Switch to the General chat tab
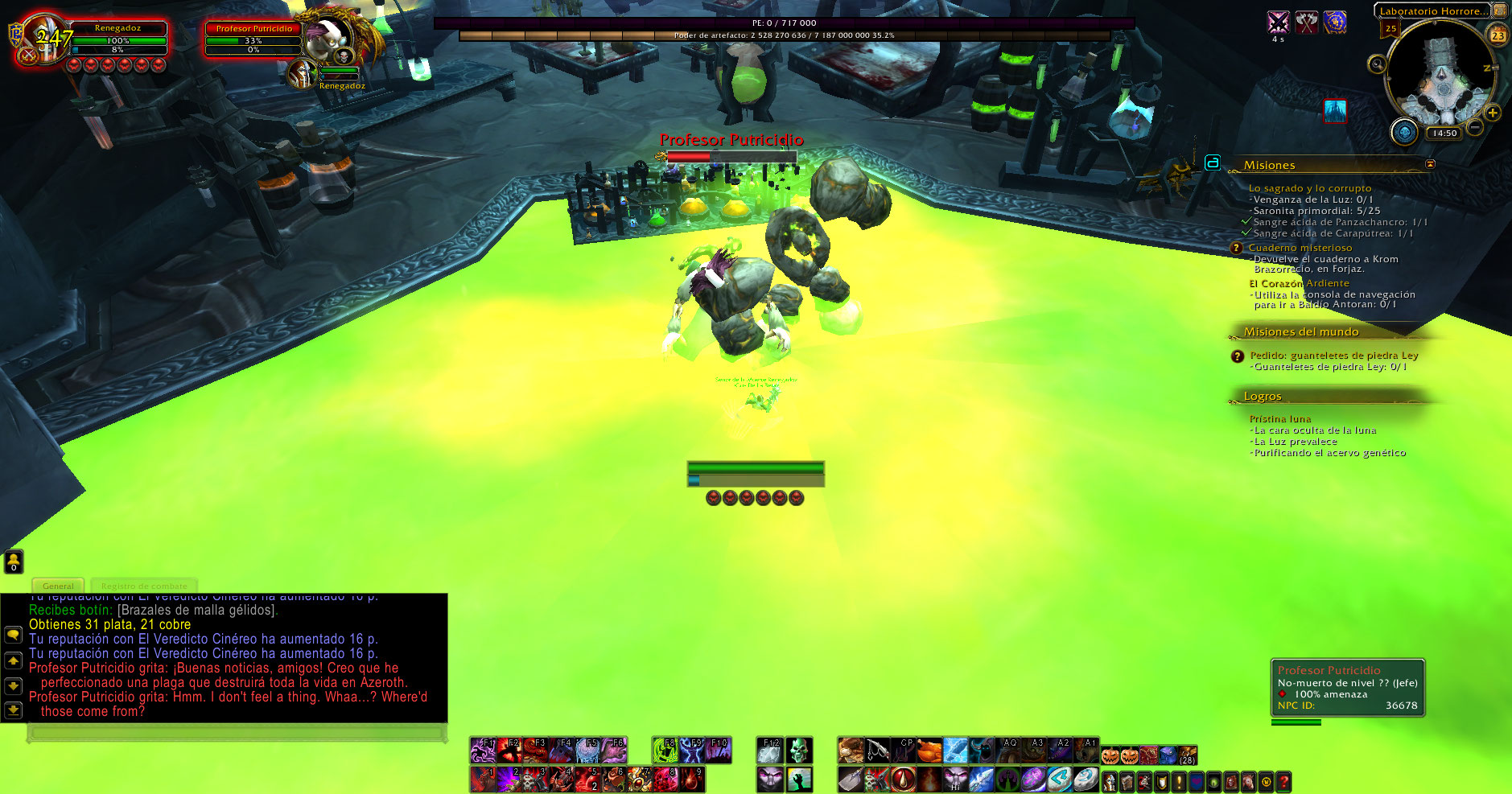Viewport: 1512px width, 794px height. click(58, 586)
